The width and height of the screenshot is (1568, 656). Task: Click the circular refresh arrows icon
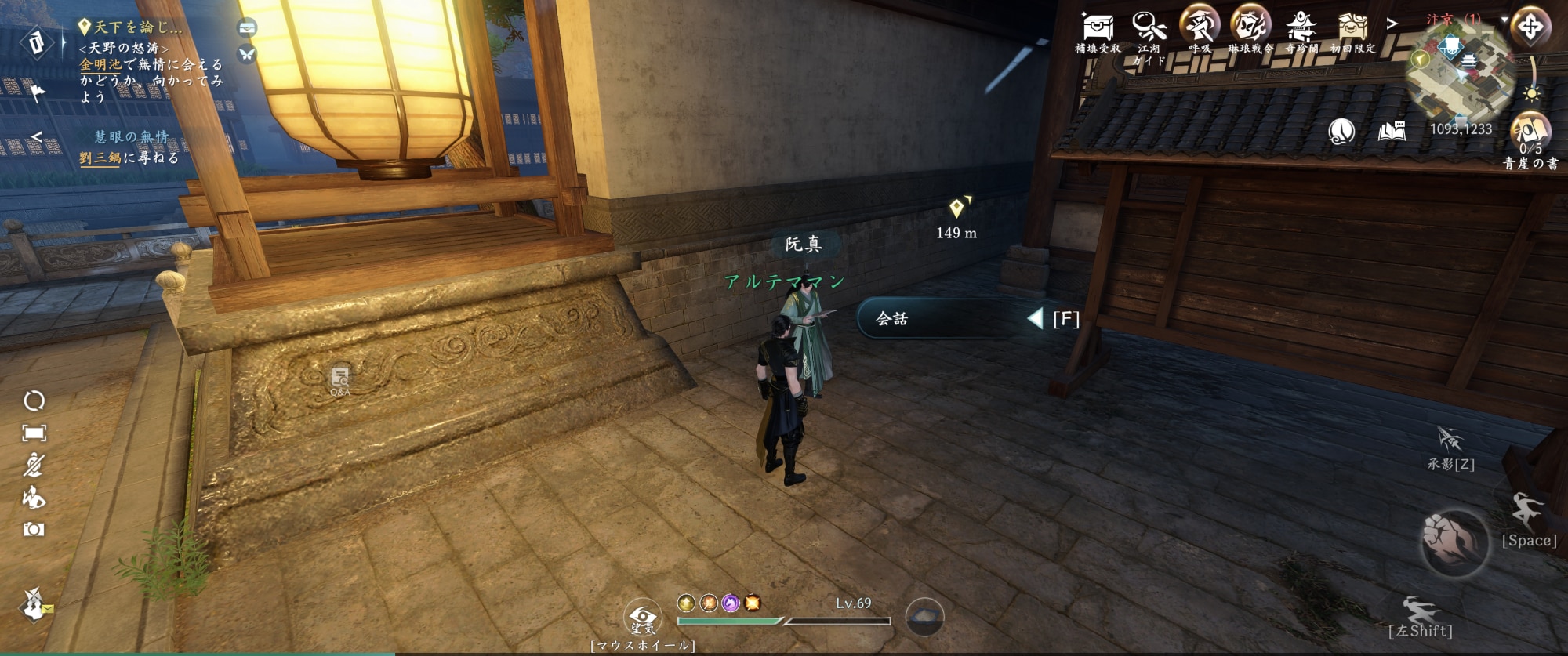pos(34,401)
